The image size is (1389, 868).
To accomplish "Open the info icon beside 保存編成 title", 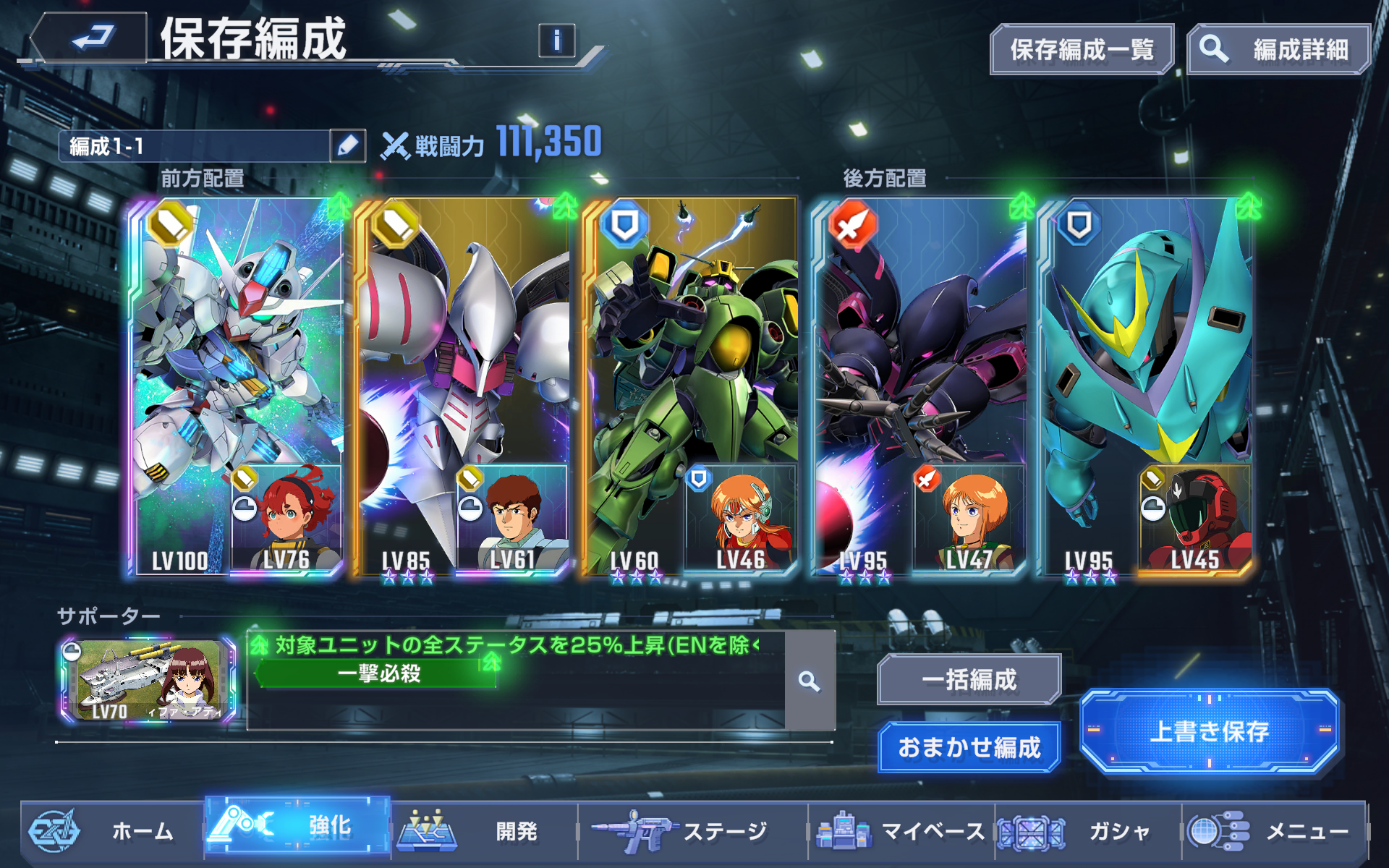I will (556, 41).
